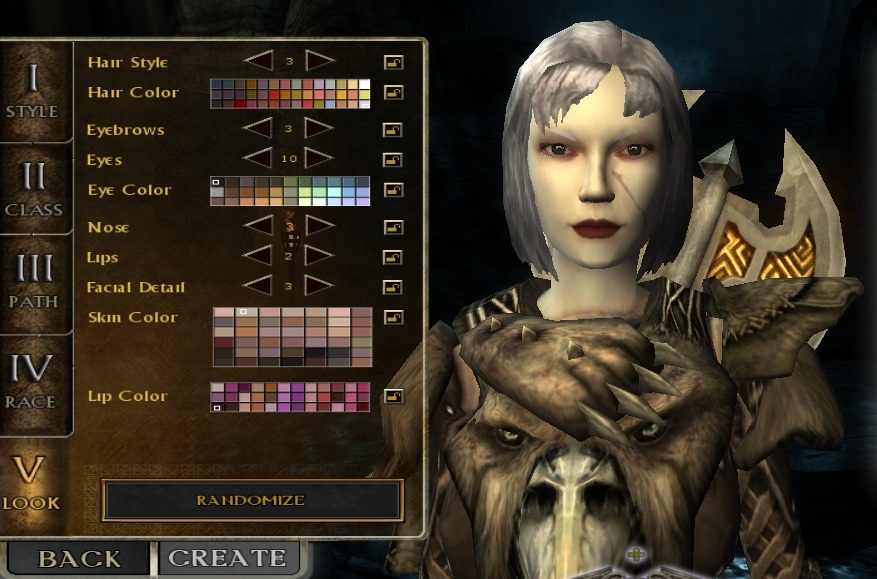Advance Eyebrows to next option
The height and width of the screenshot is (579, 877).
click(x=319, y=128)
